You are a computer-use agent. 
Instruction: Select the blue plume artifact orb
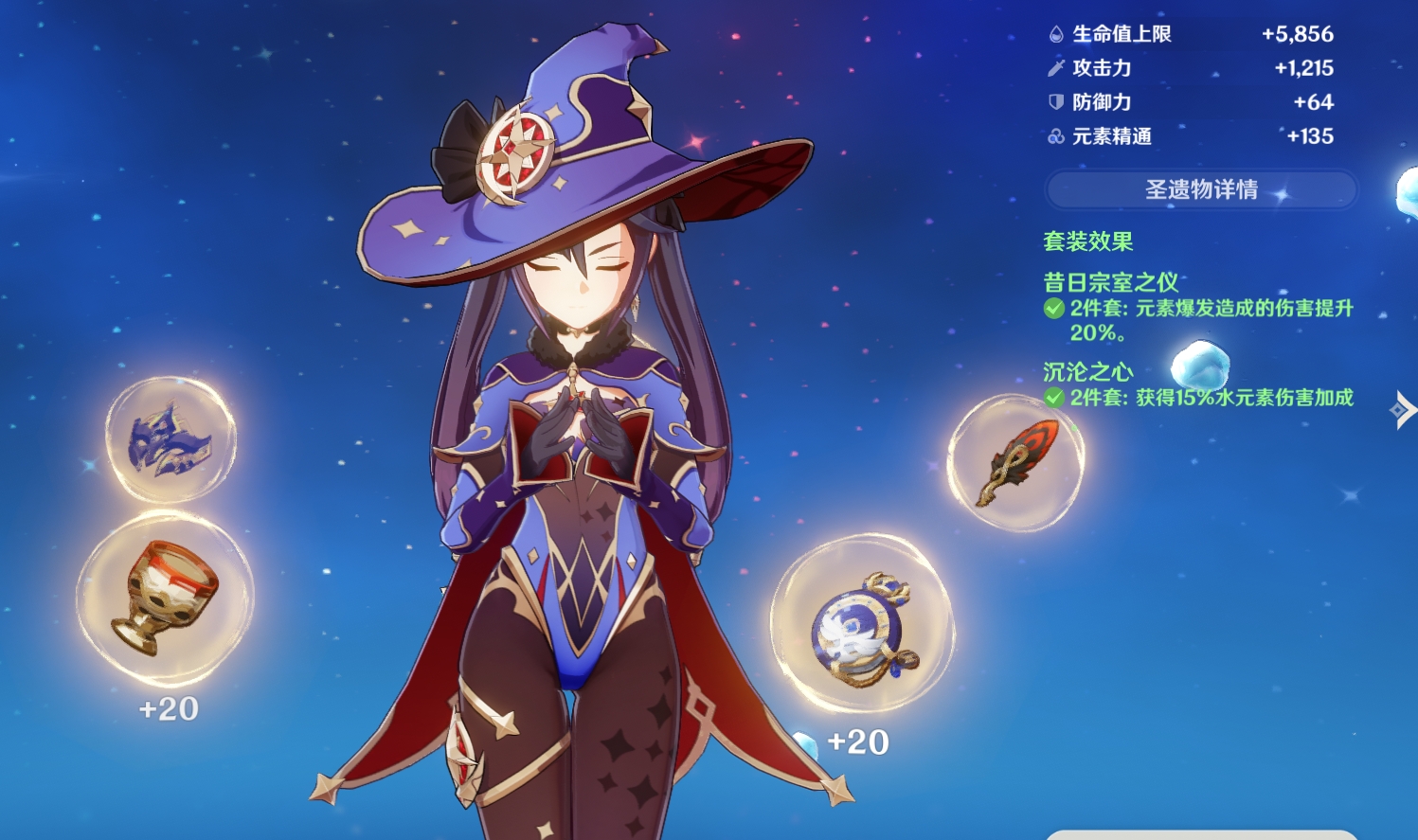click(x=171, y=440)
